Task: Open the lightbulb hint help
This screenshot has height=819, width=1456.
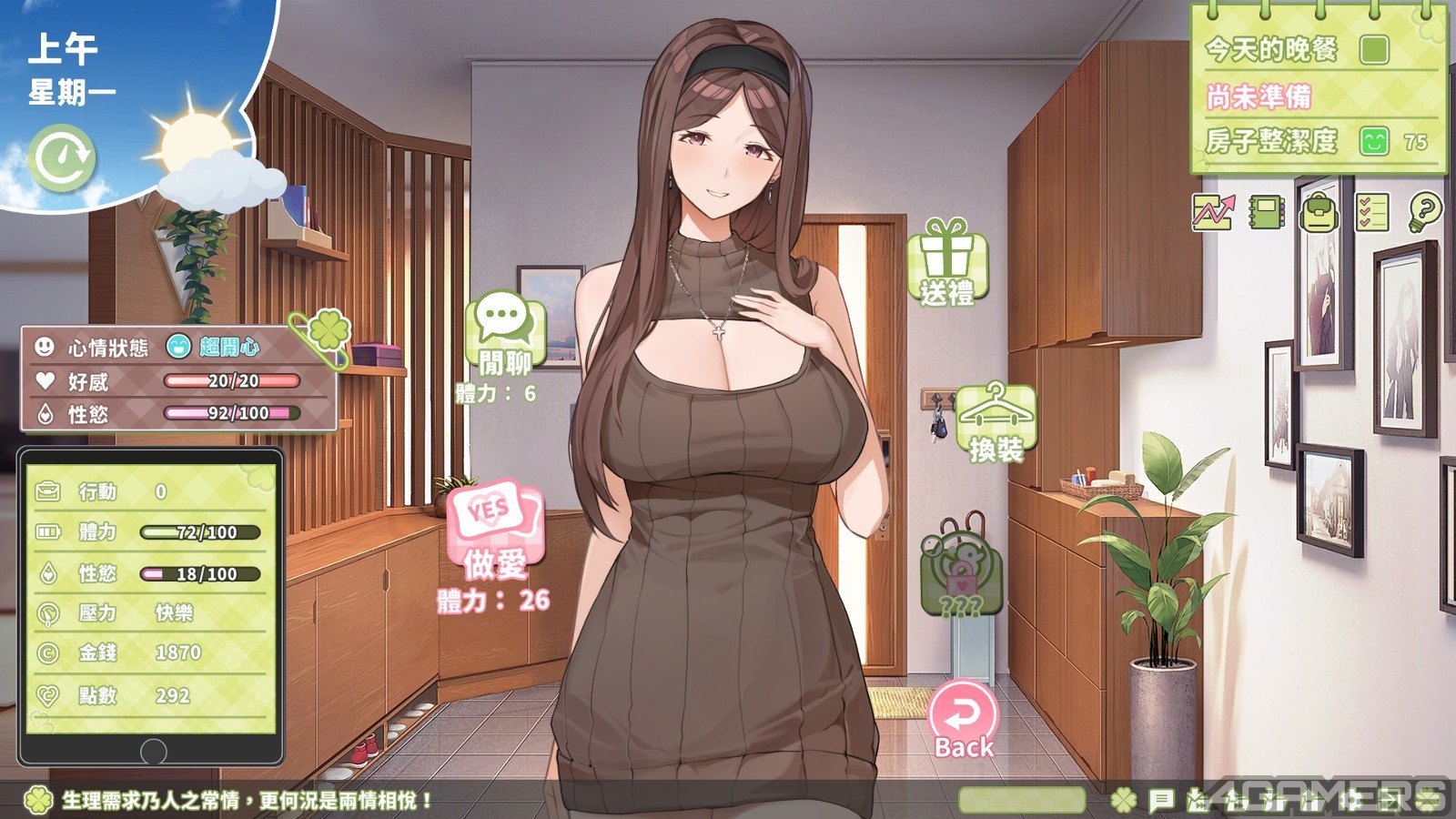Action: [1424, 213]
